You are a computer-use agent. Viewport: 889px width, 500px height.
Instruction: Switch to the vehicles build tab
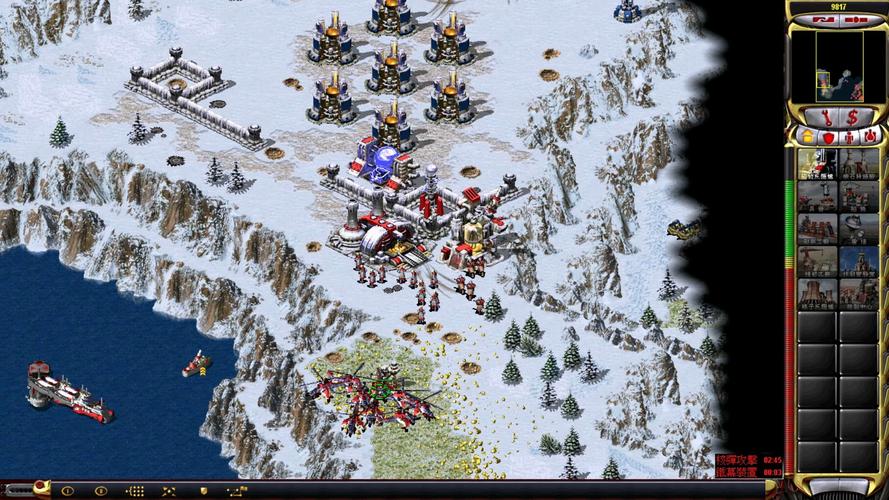[870, 136]
